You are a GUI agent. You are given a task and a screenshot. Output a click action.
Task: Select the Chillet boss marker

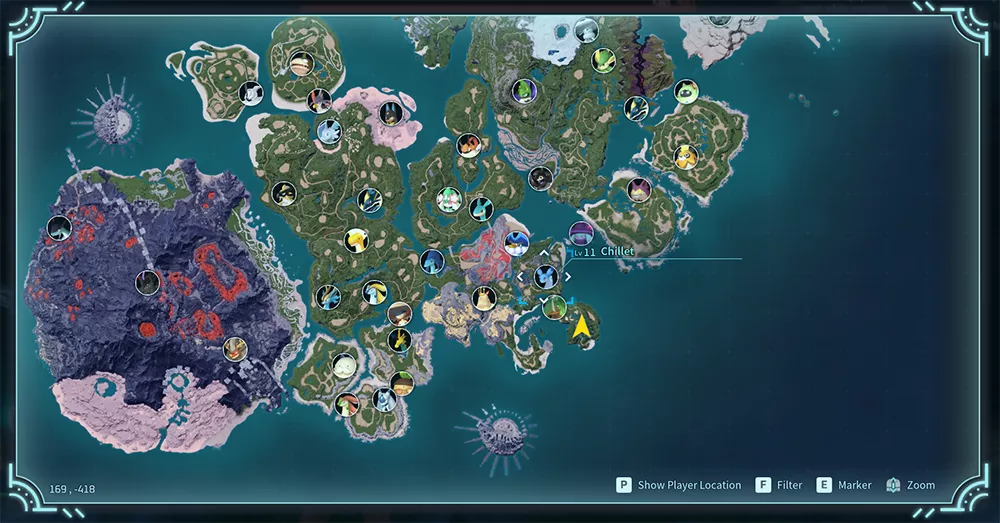point(545,276)
